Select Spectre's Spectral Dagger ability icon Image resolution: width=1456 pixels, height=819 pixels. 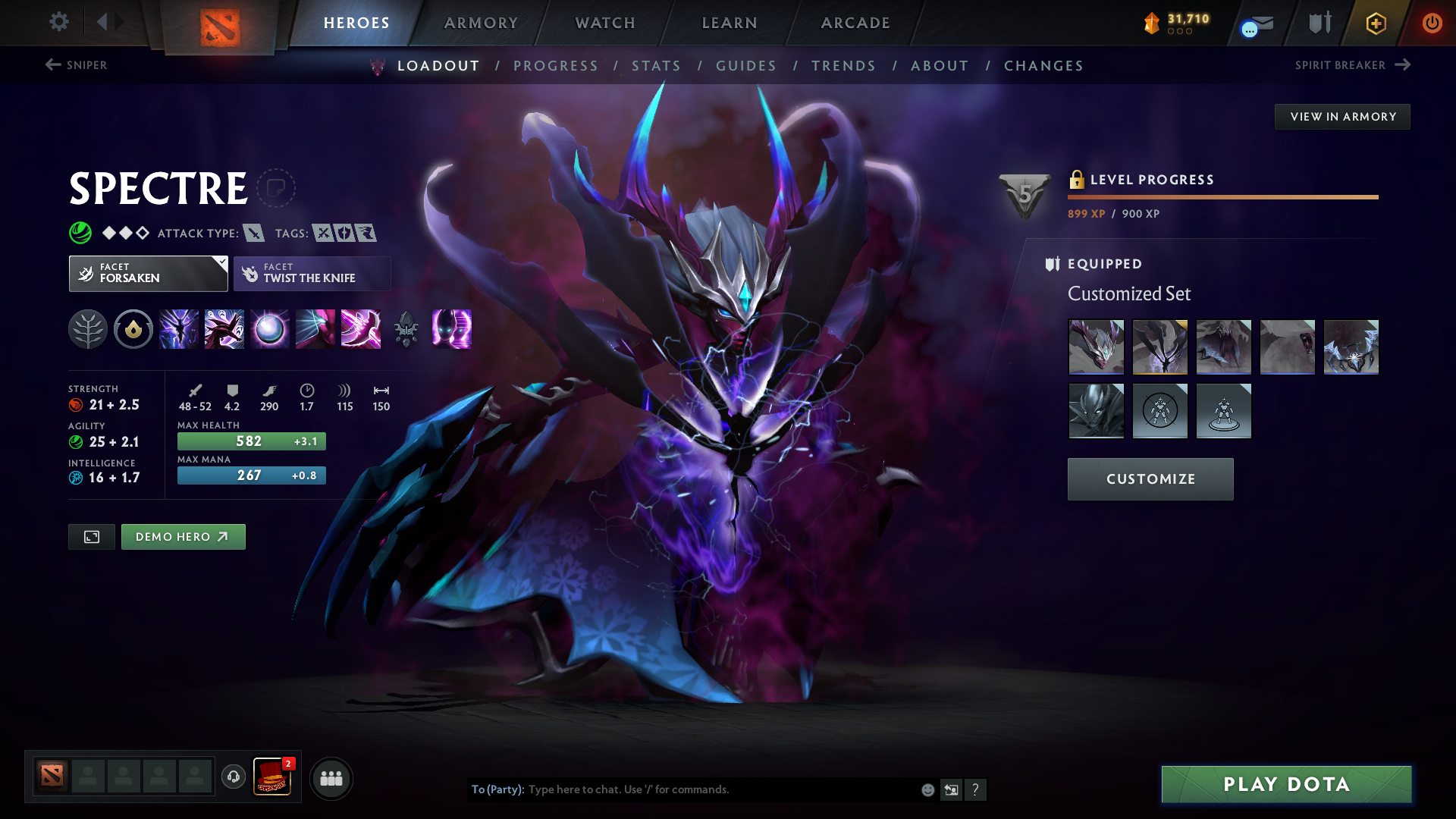click(178, 329)
